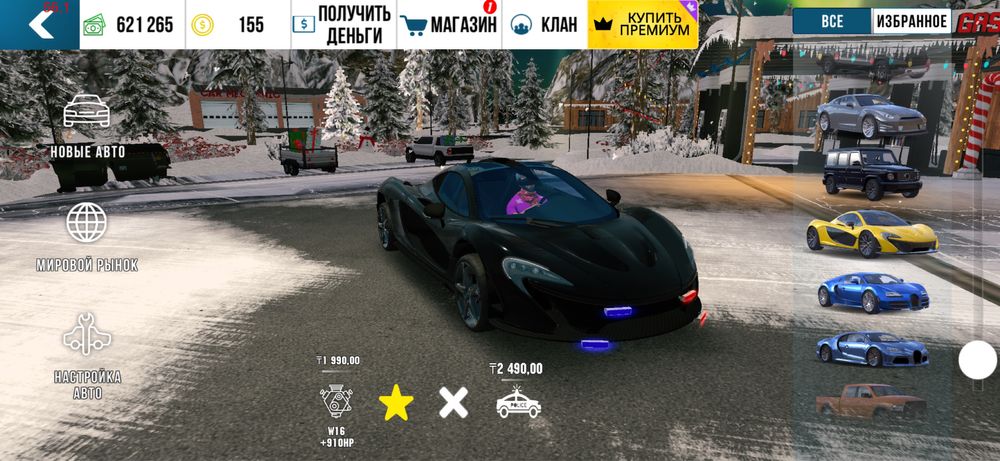The height and width of the screenshot is (461, 1000).
Task: Buy the police car upgrade
Action: click(x=518, y=402)
